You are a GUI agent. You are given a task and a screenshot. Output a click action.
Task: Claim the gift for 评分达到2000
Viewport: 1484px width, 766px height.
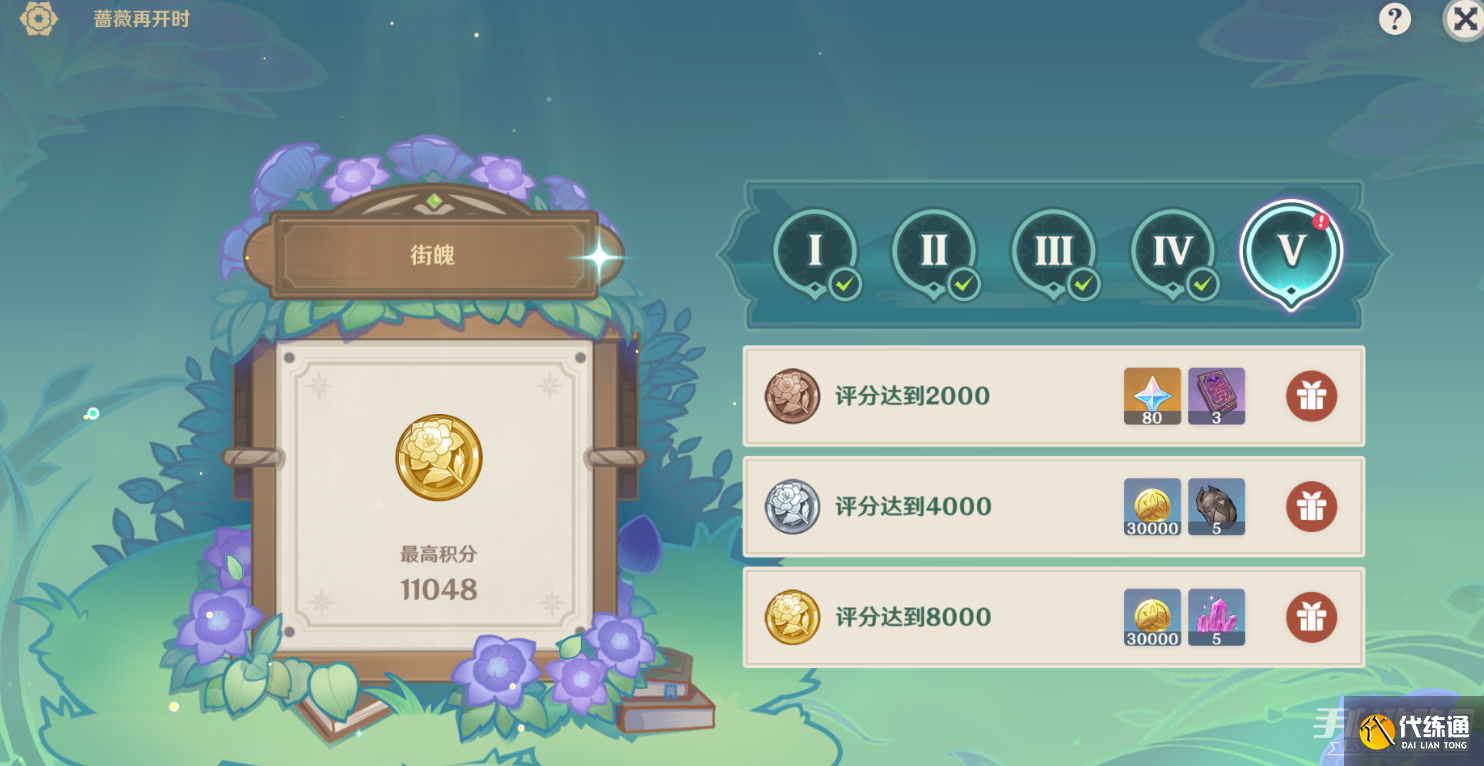pyautogui.click(x=1311, y=396)
